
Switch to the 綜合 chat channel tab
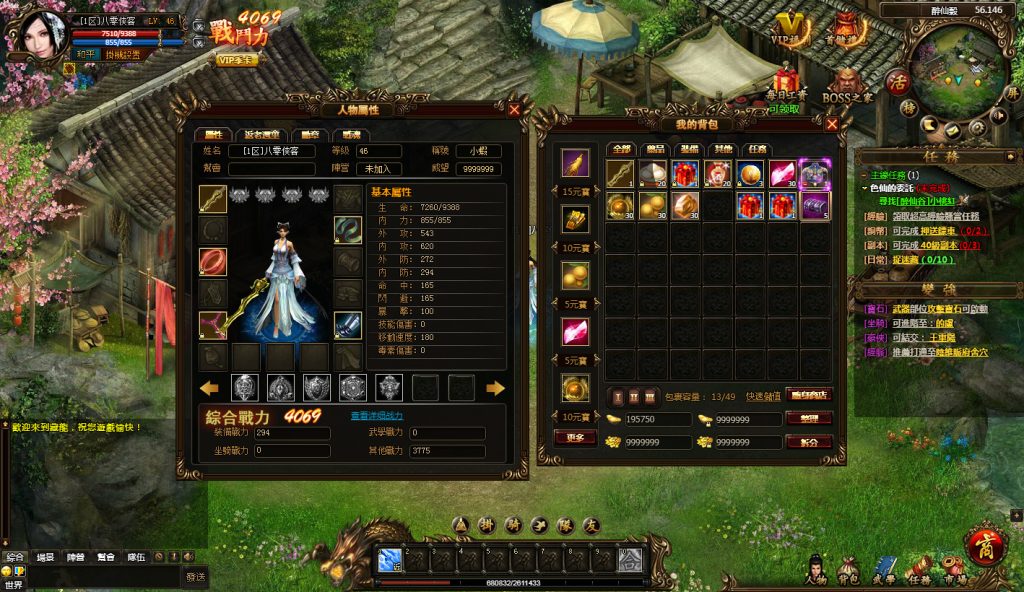point(15,557)
